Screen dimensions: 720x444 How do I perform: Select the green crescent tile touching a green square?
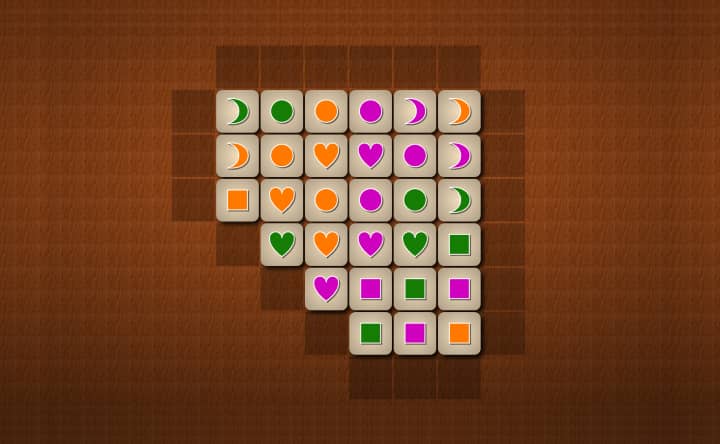pos(459,200)
